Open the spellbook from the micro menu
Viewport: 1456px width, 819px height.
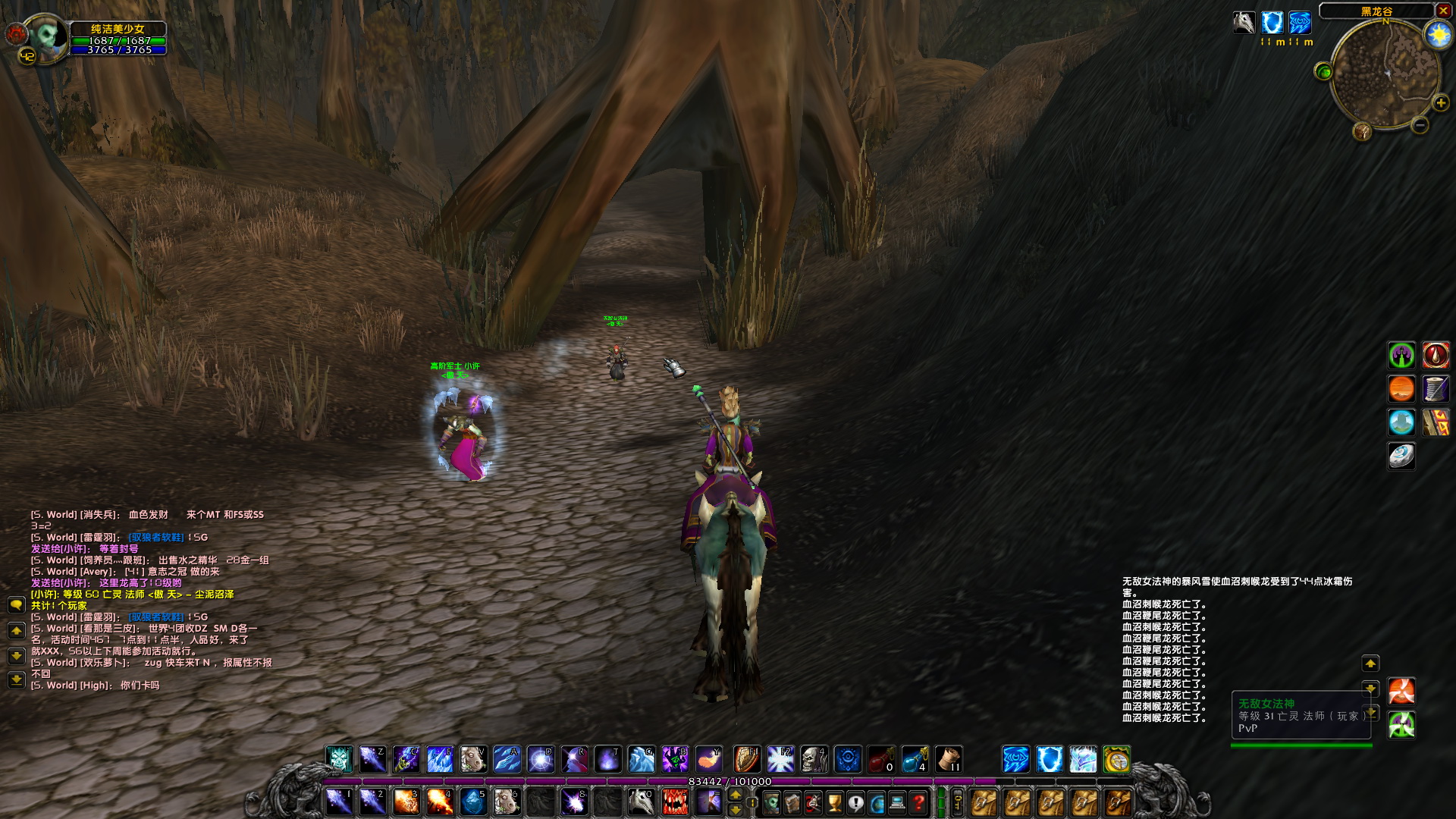(792, 803)
